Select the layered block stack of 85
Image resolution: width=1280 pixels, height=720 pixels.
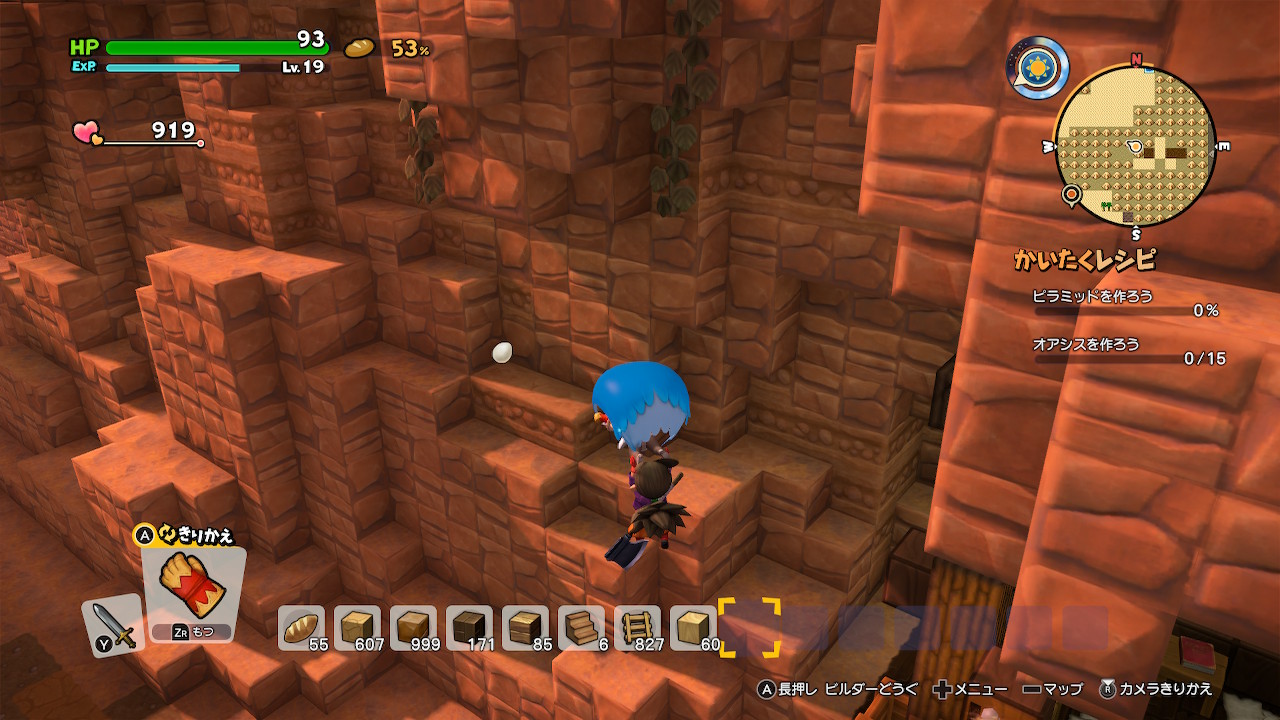coord(525,627)
